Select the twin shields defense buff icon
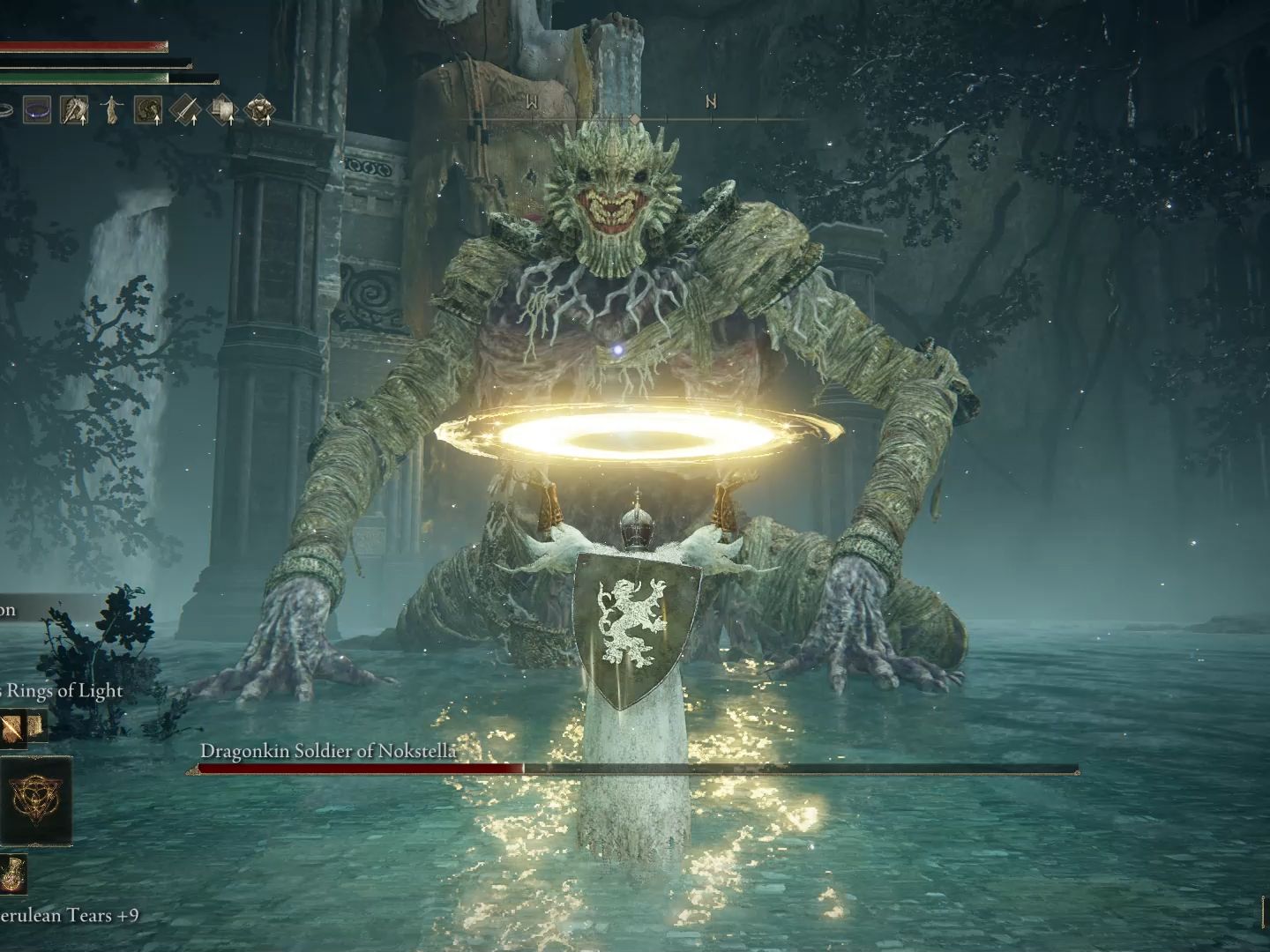Image resolution: width=1270 pixels, height=952 pixels. [222, 109]
